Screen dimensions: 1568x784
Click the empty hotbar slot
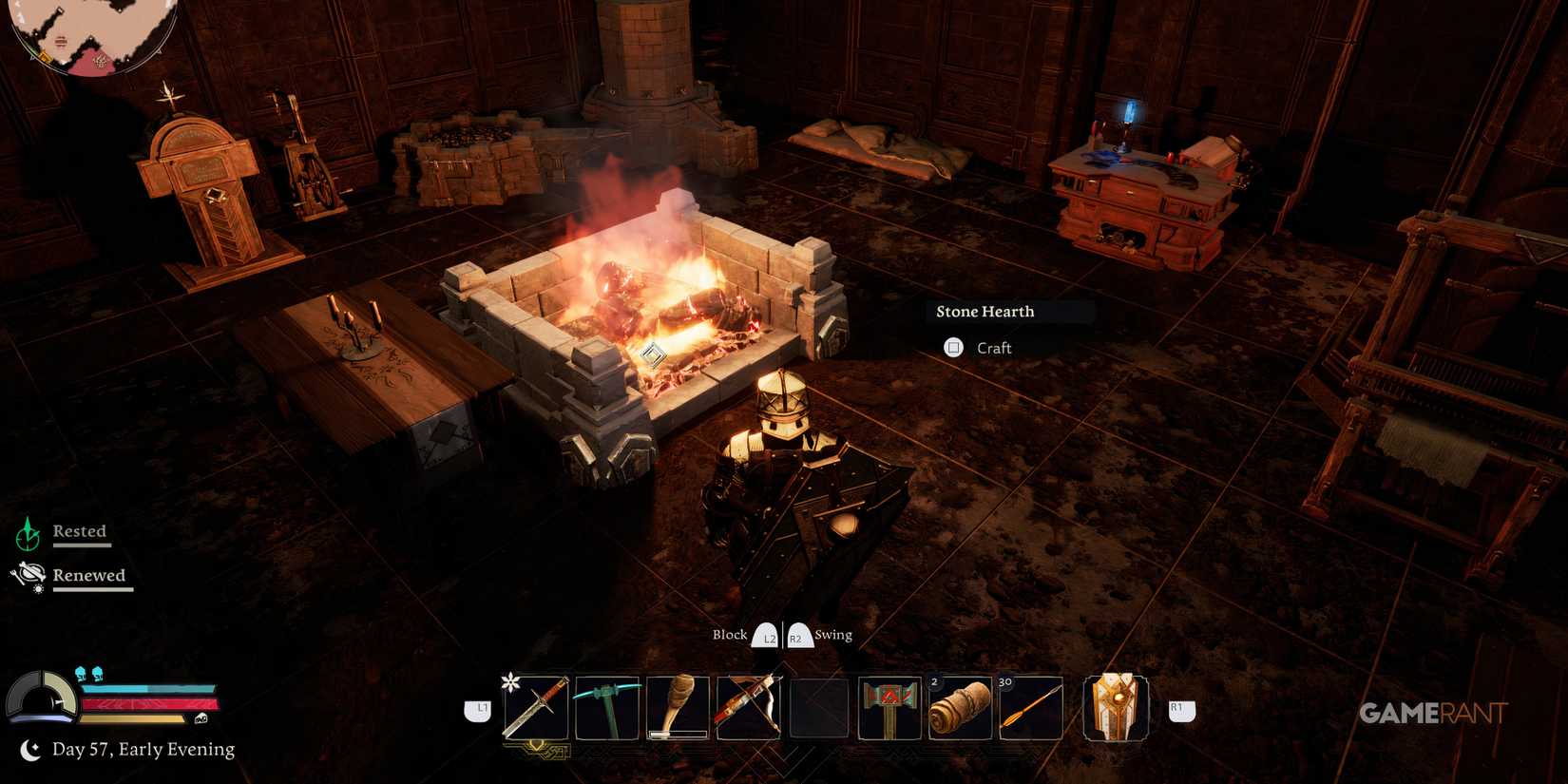coord(819,706)
